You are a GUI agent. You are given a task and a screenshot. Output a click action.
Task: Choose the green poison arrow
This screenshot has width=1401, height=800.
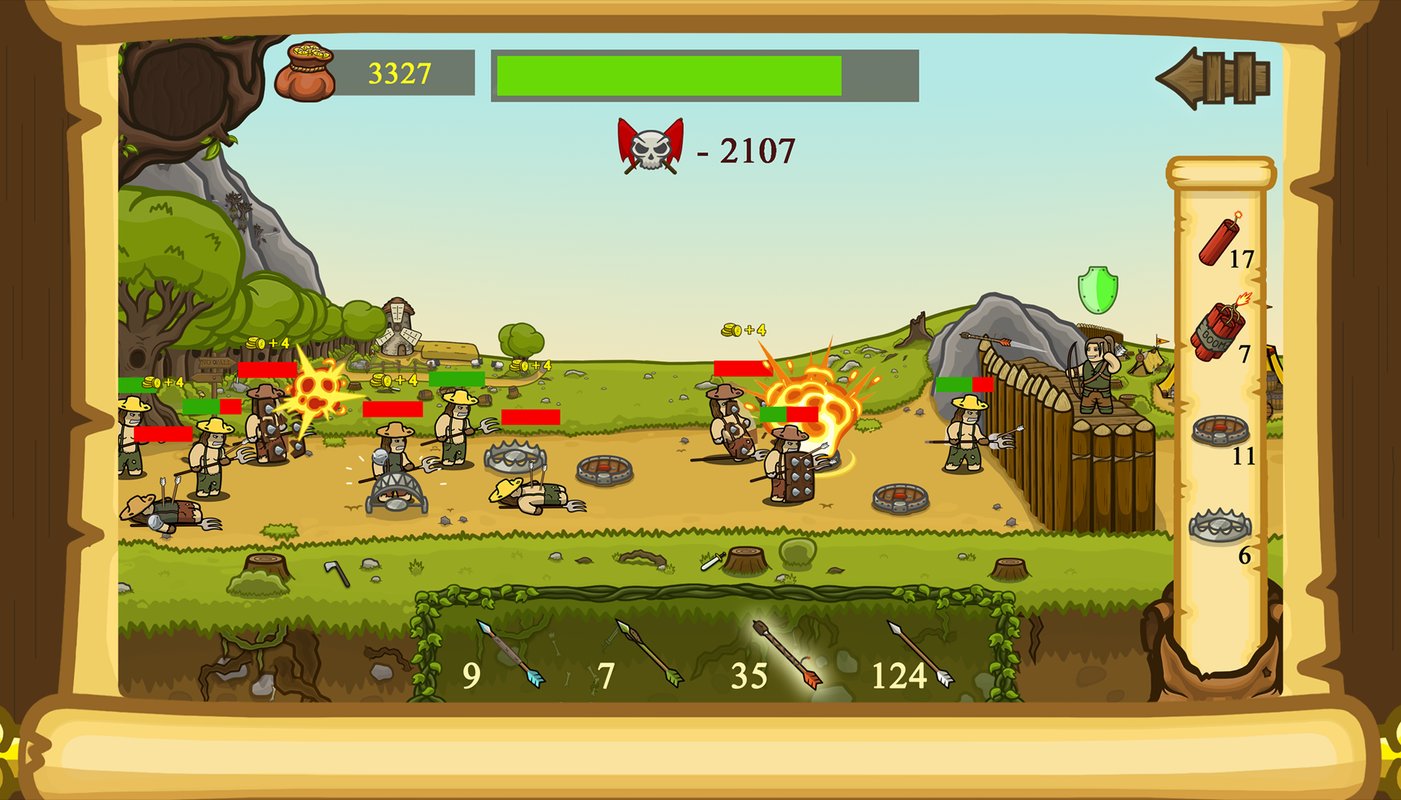648,653
